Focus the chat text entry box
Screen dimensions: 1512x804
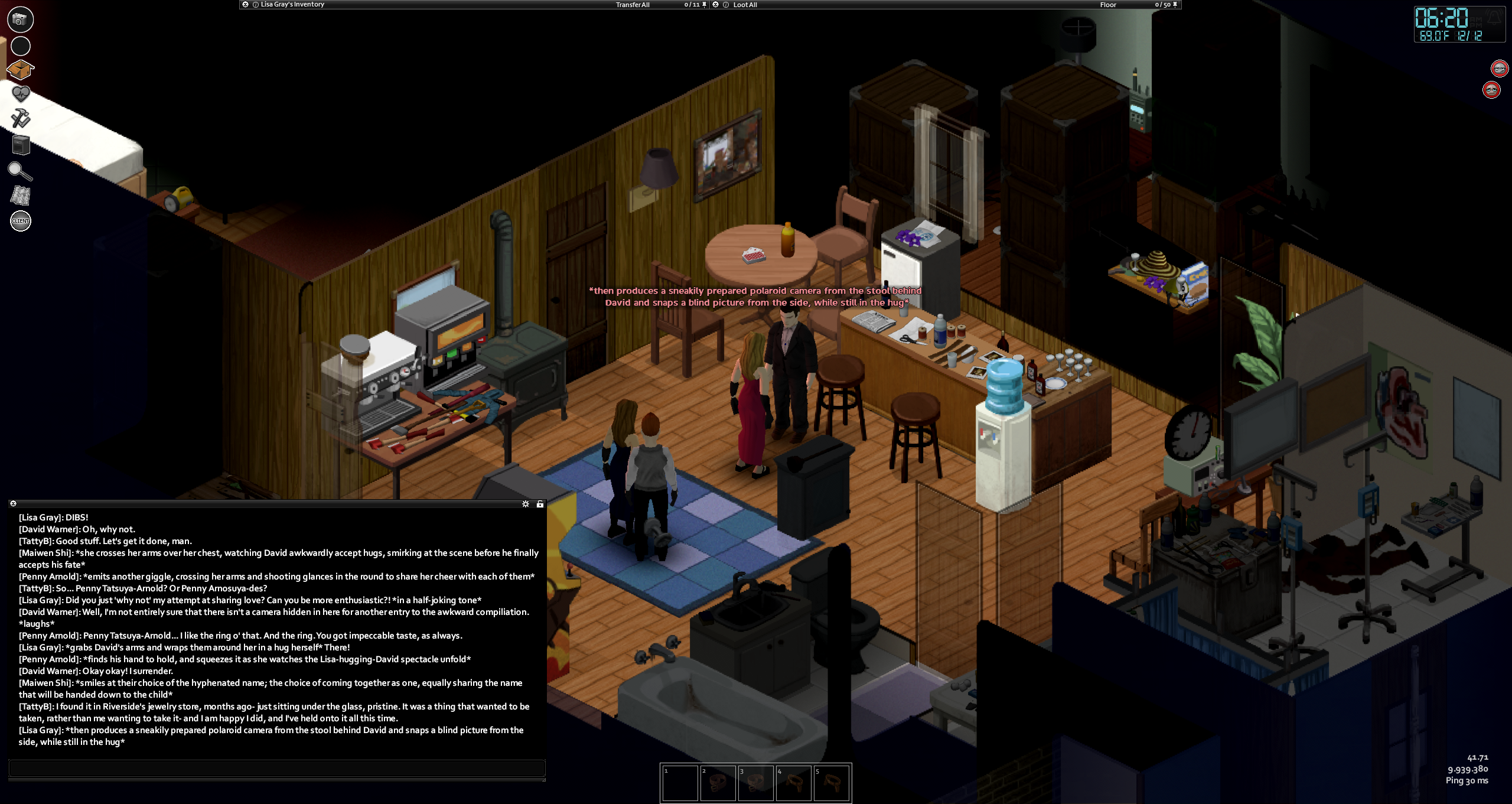[x=276, y=768]
